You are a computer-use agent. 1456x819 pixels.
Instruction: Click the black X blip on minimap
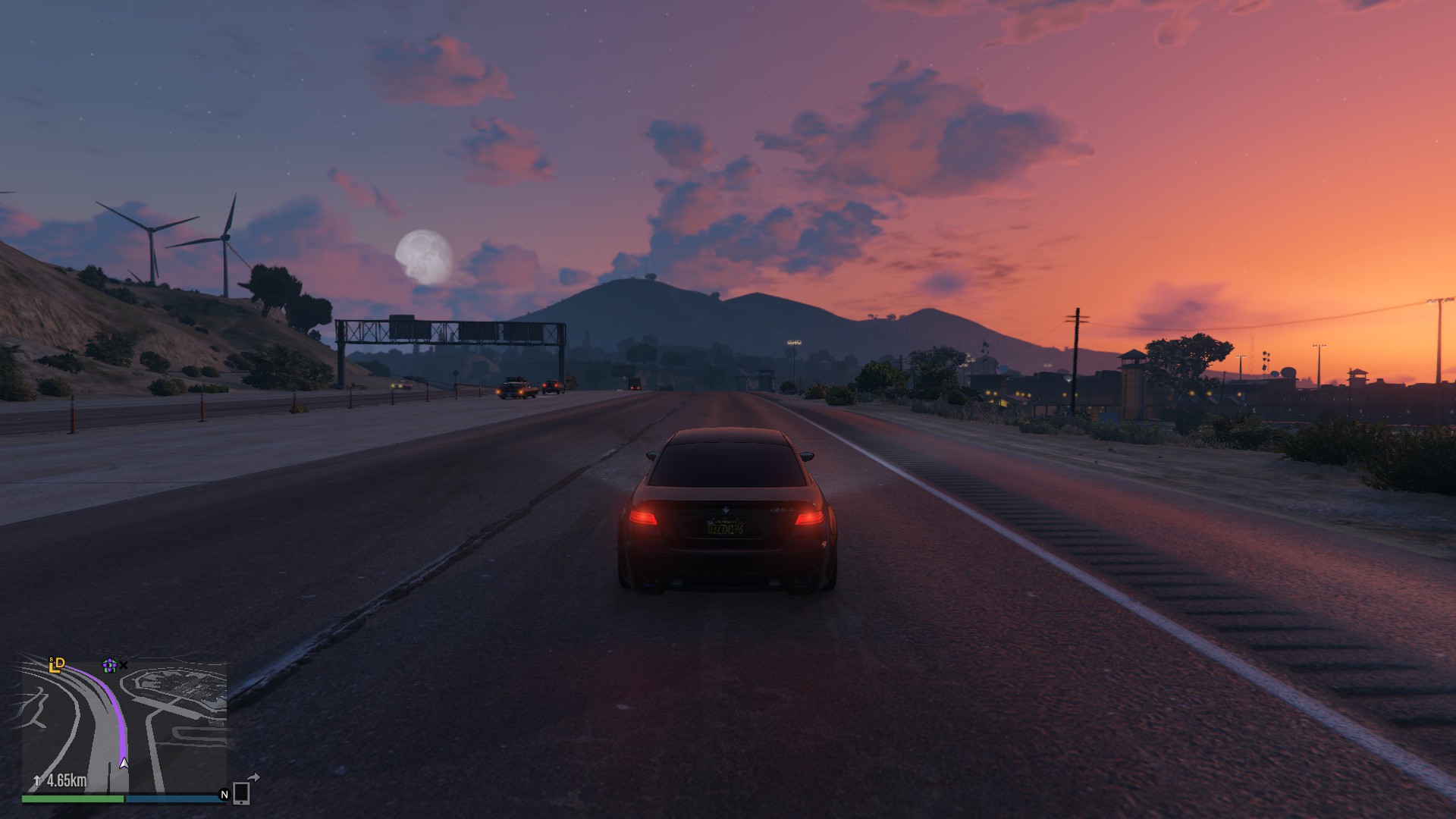tap(124, 665)
